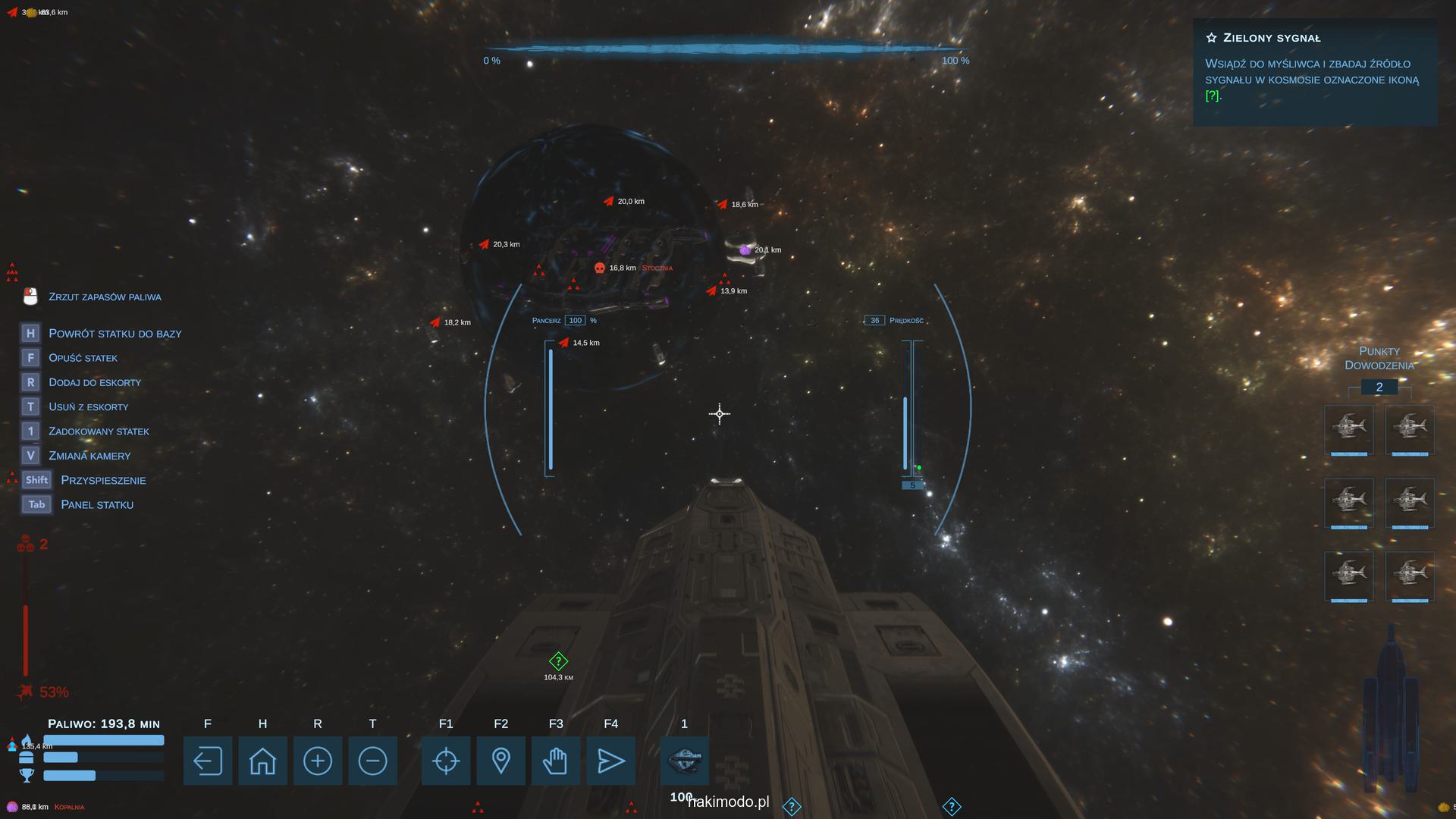Click the paper plane send command

coord(610,761)
